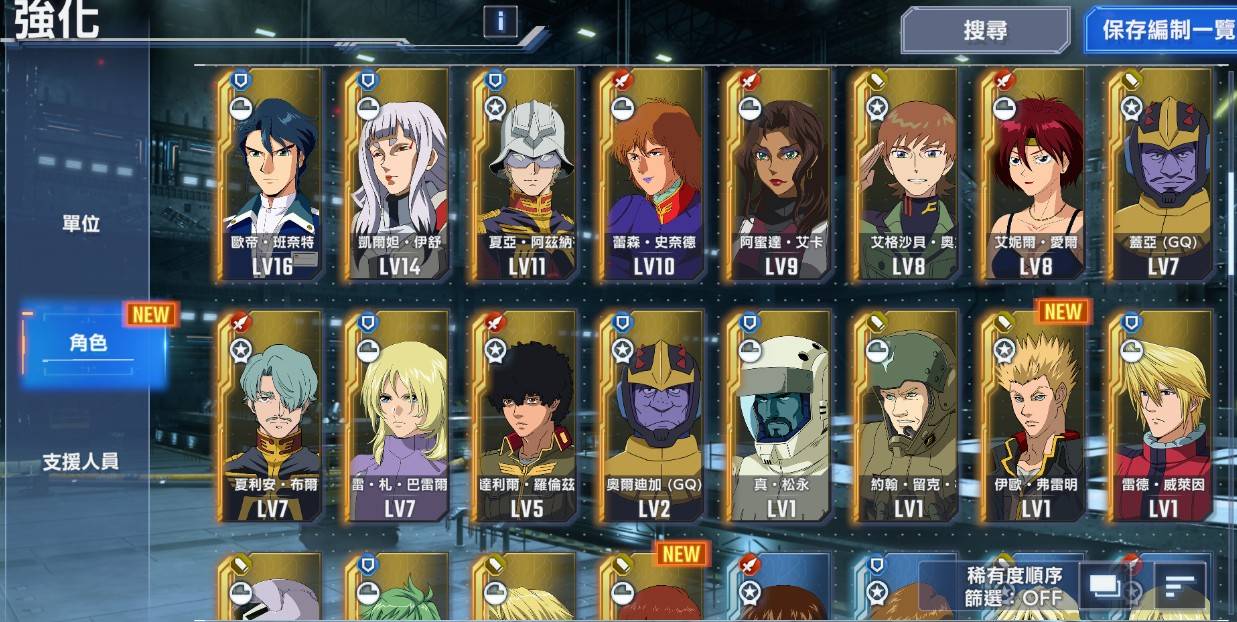
Task: Select the 角色 tab
Action: [x=89, y=343]
